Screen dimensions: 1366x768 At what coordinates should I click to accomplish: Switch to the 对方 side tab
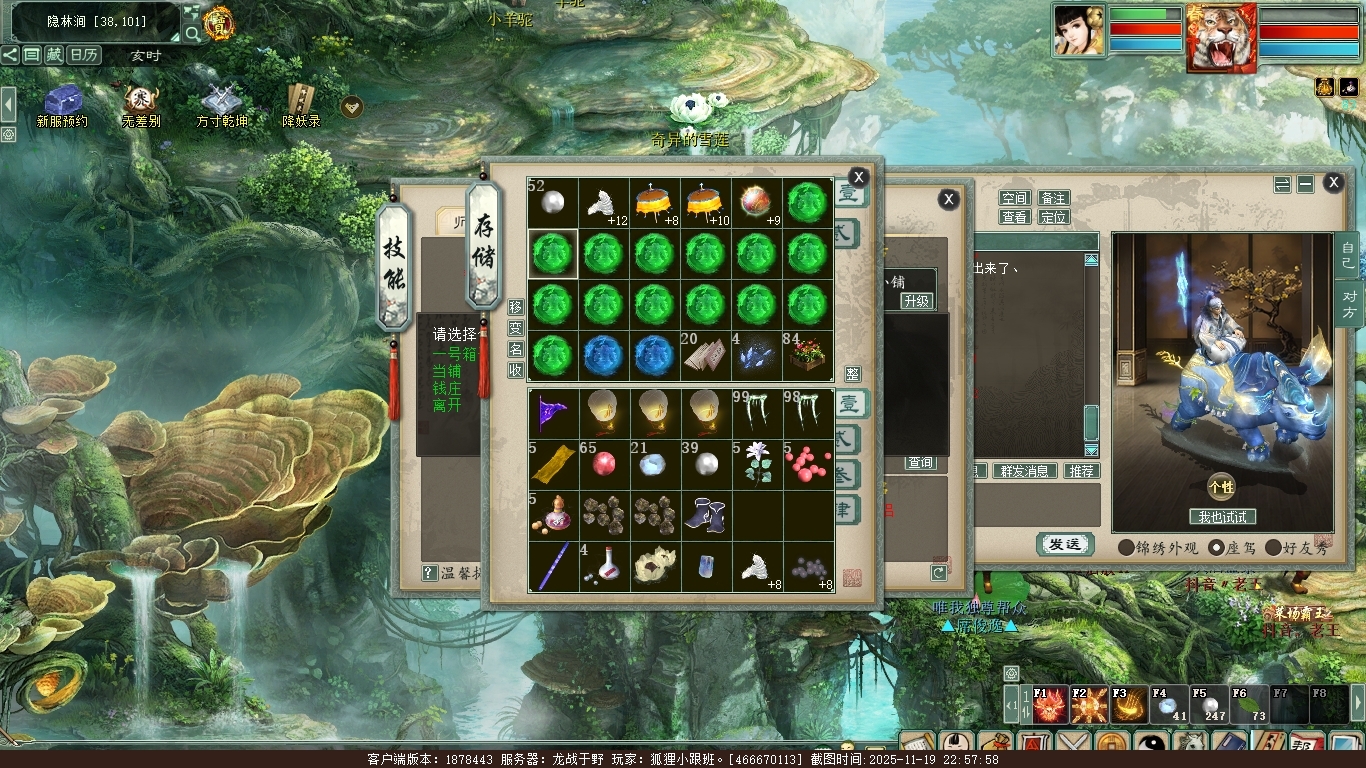point(1348,303)
